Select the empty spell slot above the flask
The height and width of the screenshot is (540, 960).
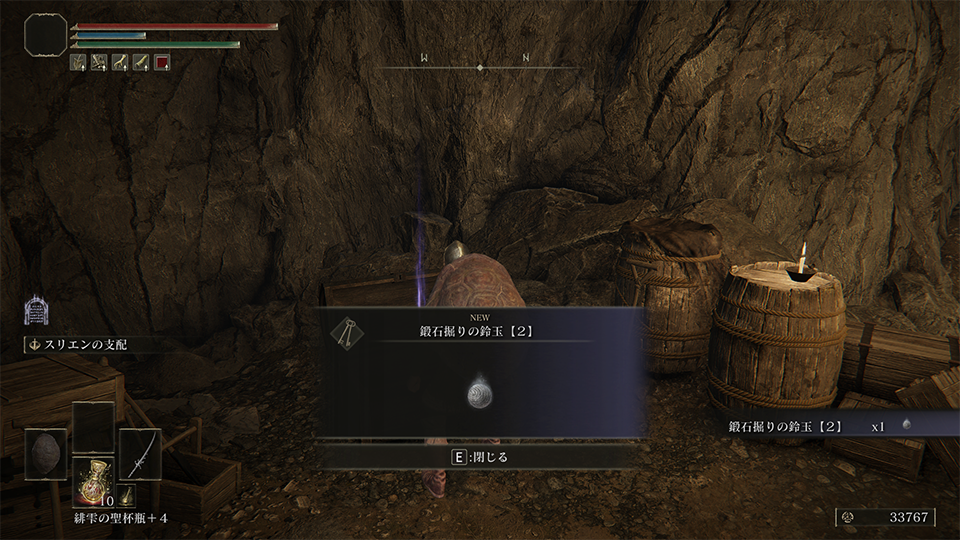click(93, 427)
